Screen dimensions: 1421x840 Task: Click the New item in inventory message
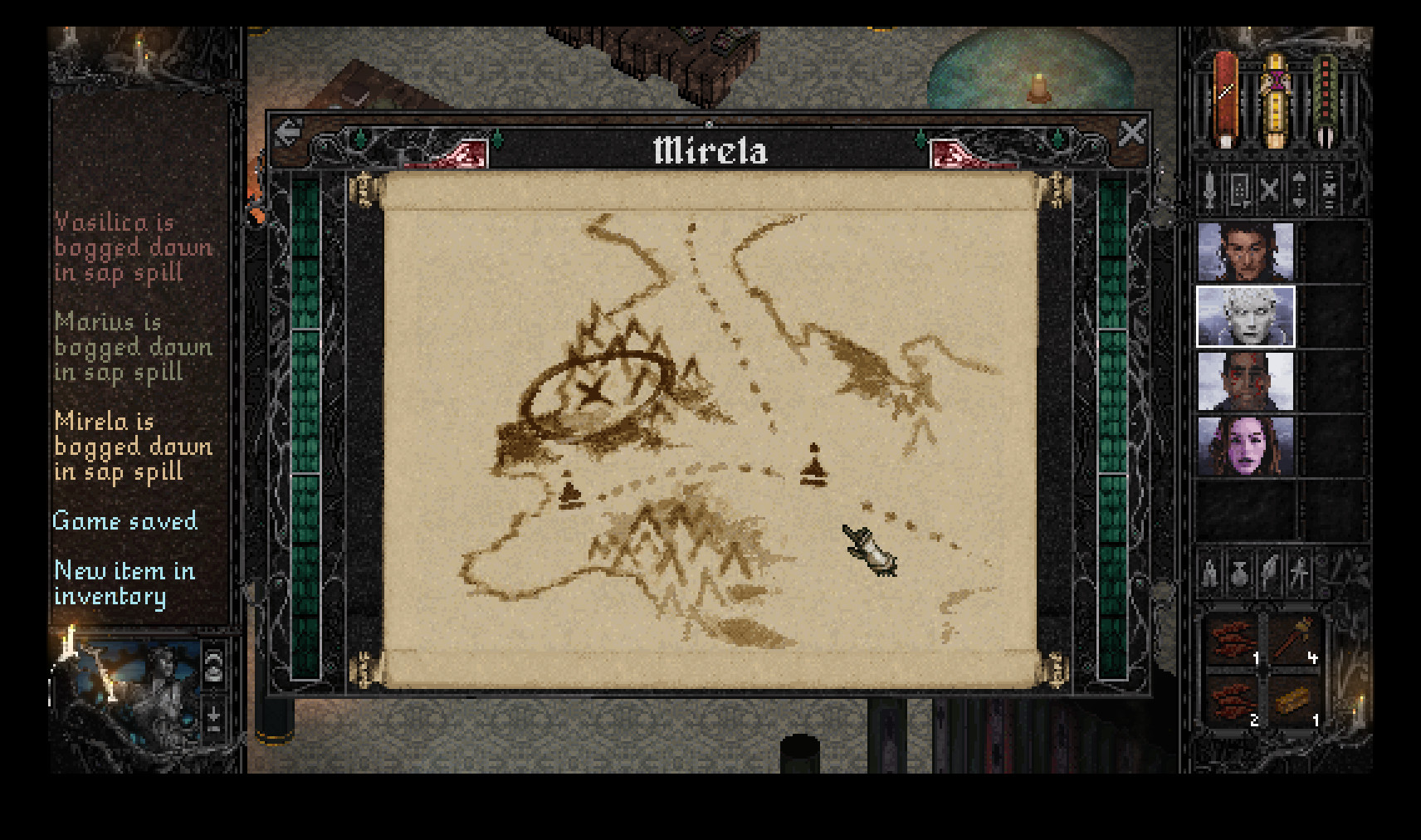point(123,583)
